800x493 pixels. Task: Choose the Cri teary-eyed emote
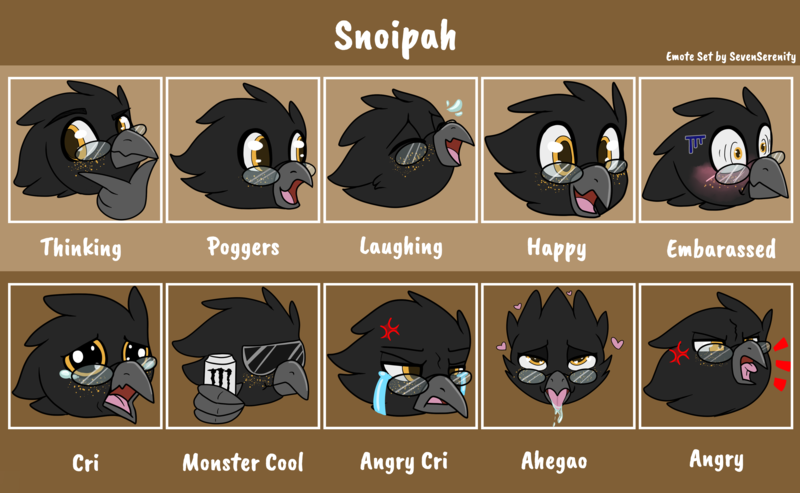pos(84,357)
